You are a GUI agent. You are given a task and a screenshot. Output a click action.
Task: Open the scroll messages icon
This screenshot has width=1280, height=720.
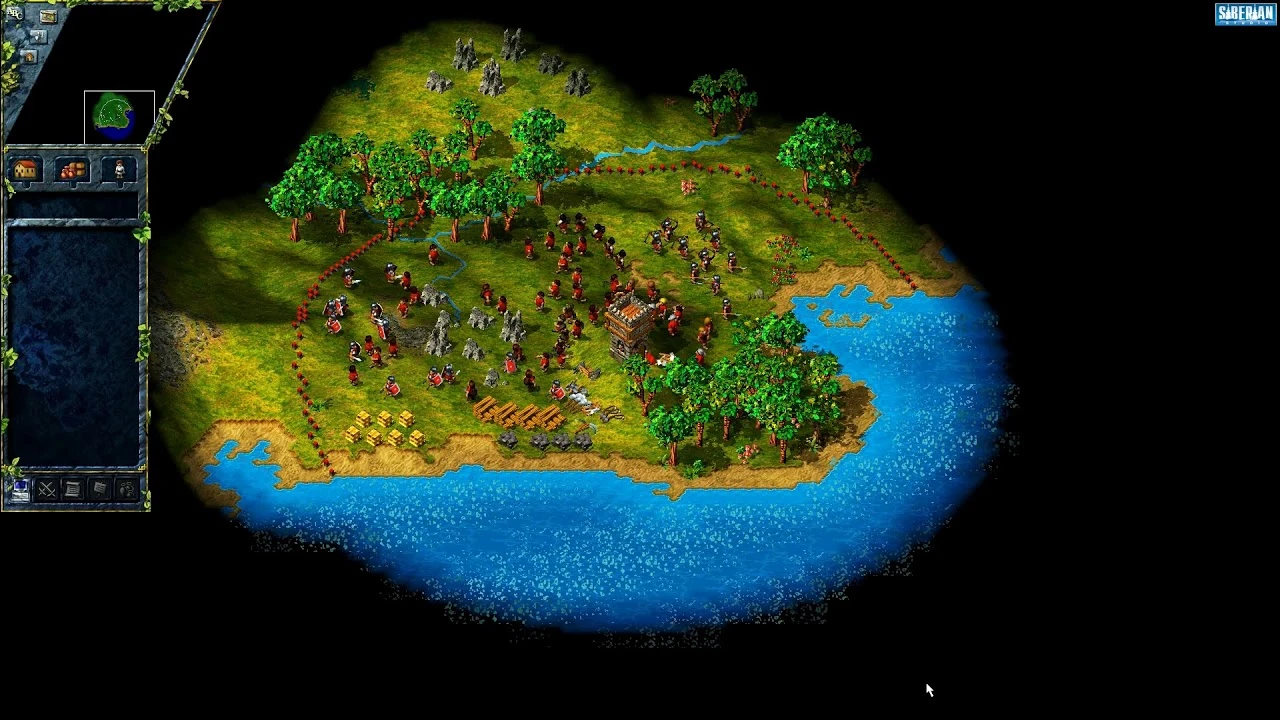[x=72, y=489]
